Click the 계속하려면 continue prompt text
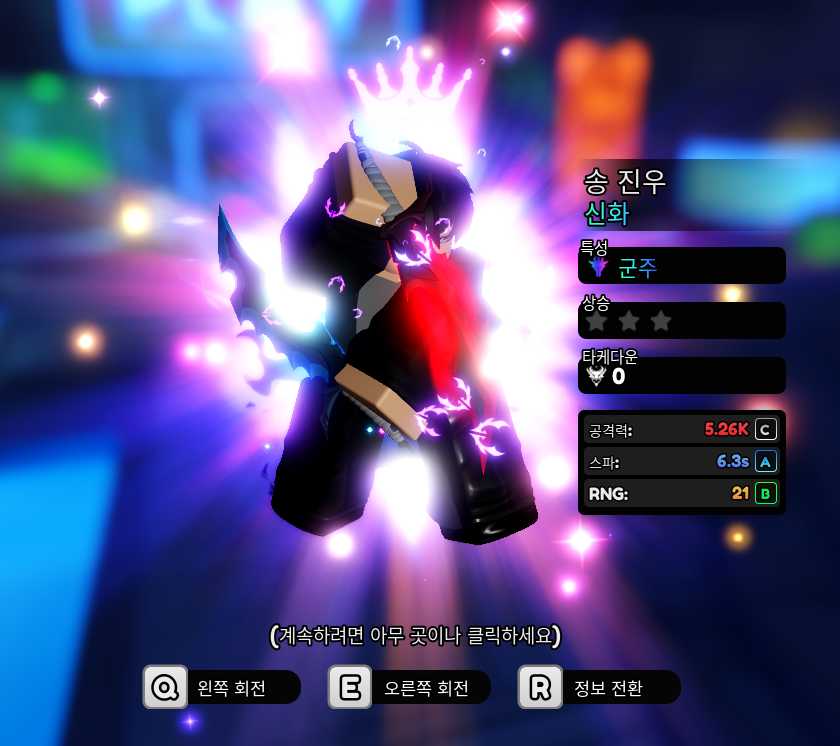 point(415,636)
